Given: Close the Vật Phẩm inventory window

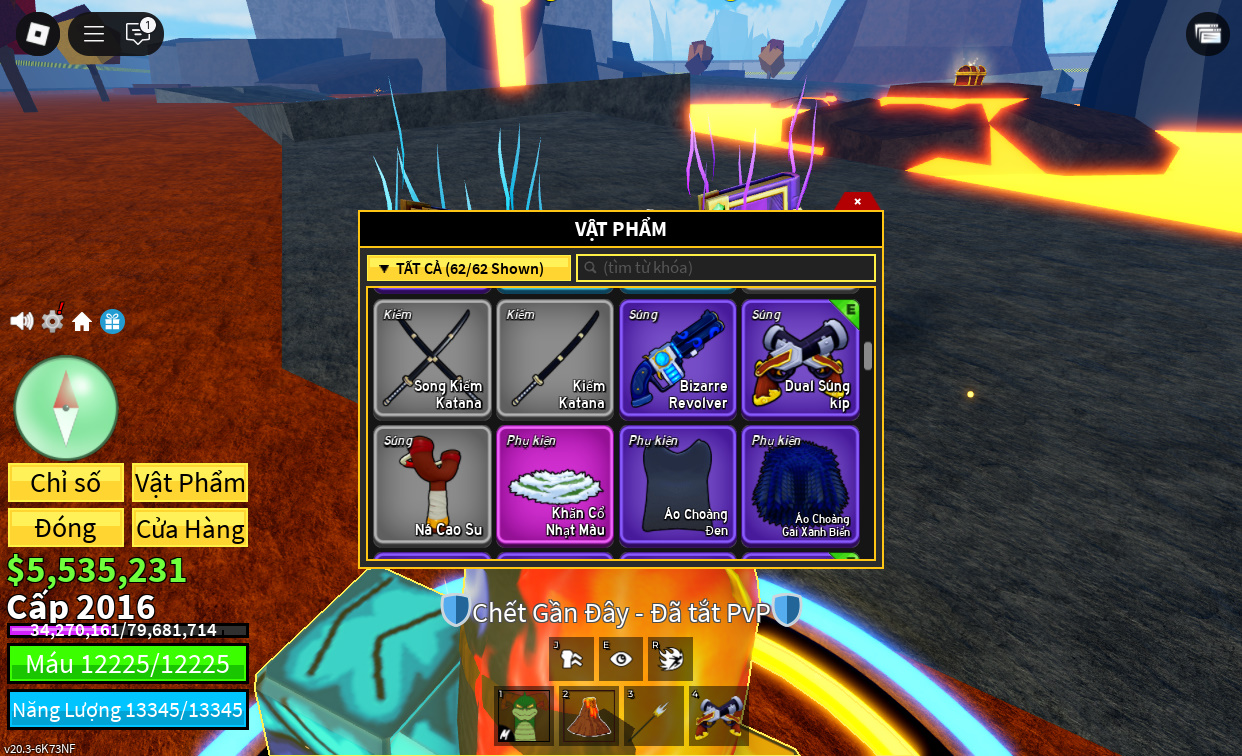Looking at the screenshot, I should [x=857, y=201].
